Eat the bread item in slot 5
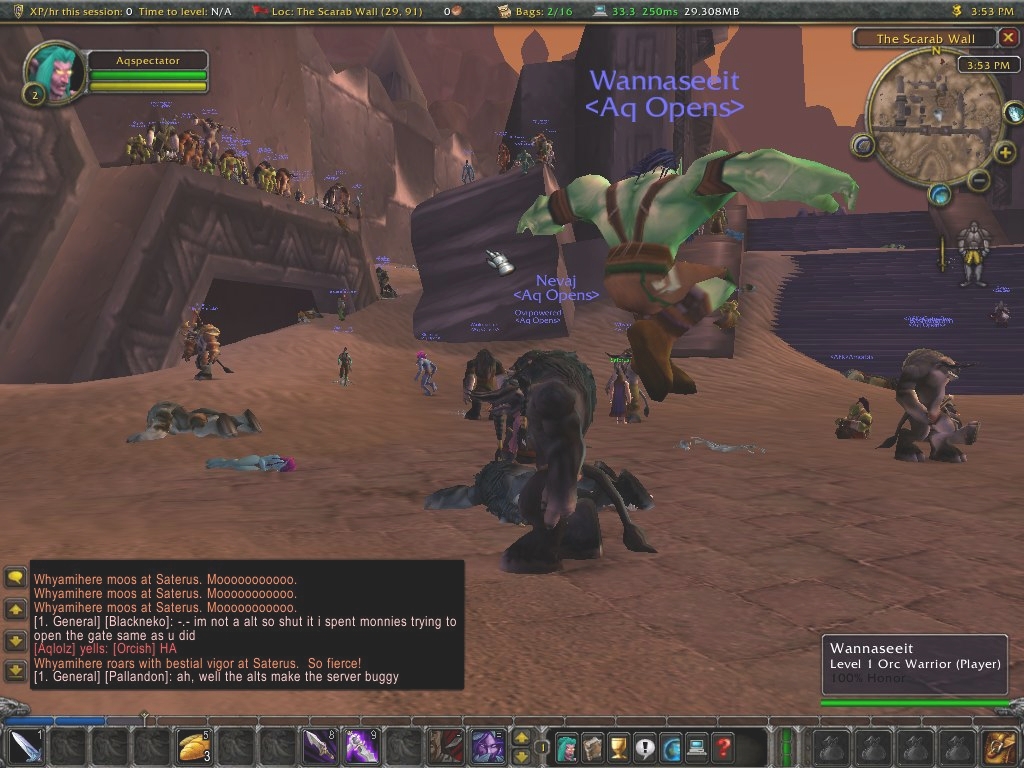 pyautogui.click(x=193, y=747)
